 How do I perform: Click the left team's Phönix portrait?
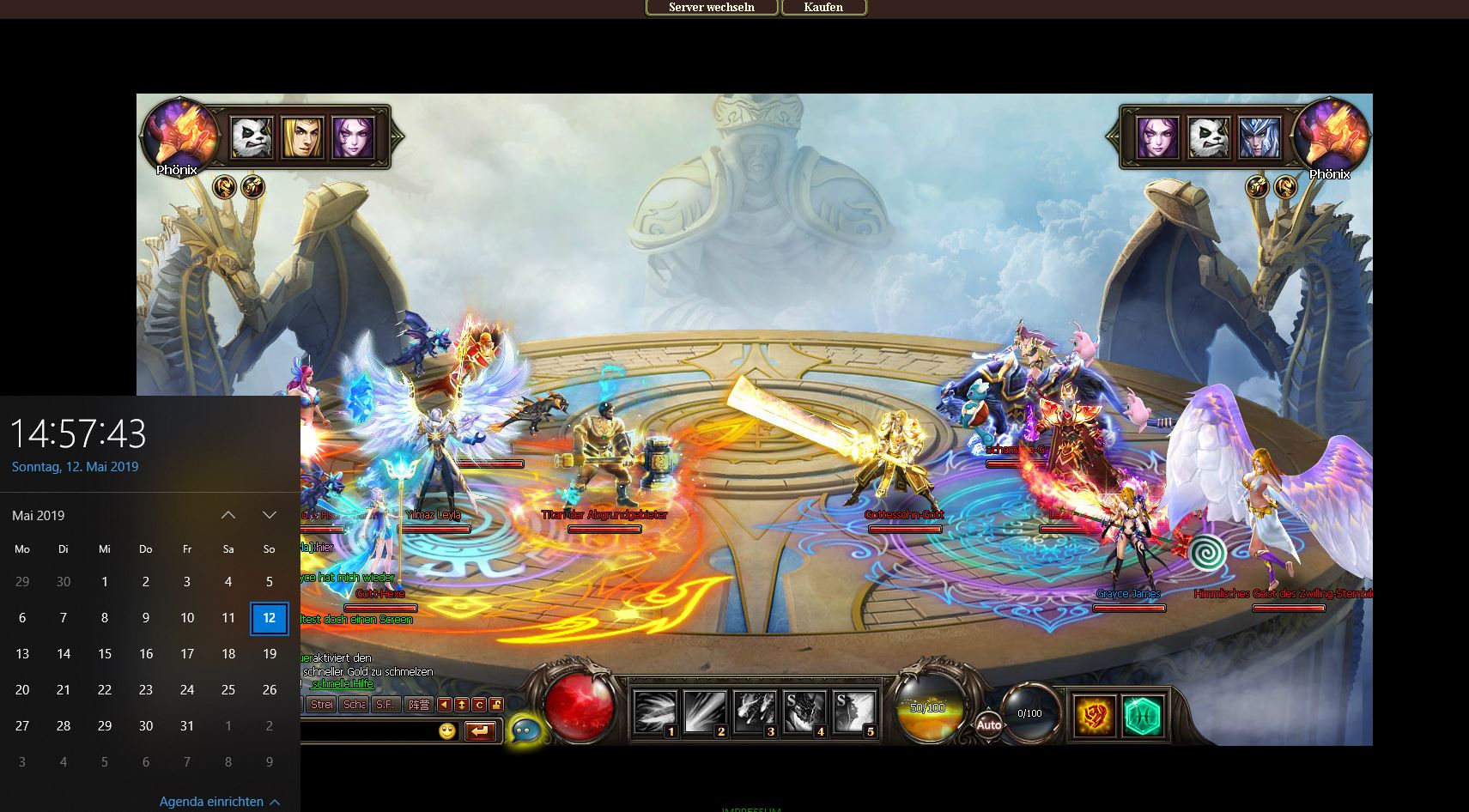point(180,136)
